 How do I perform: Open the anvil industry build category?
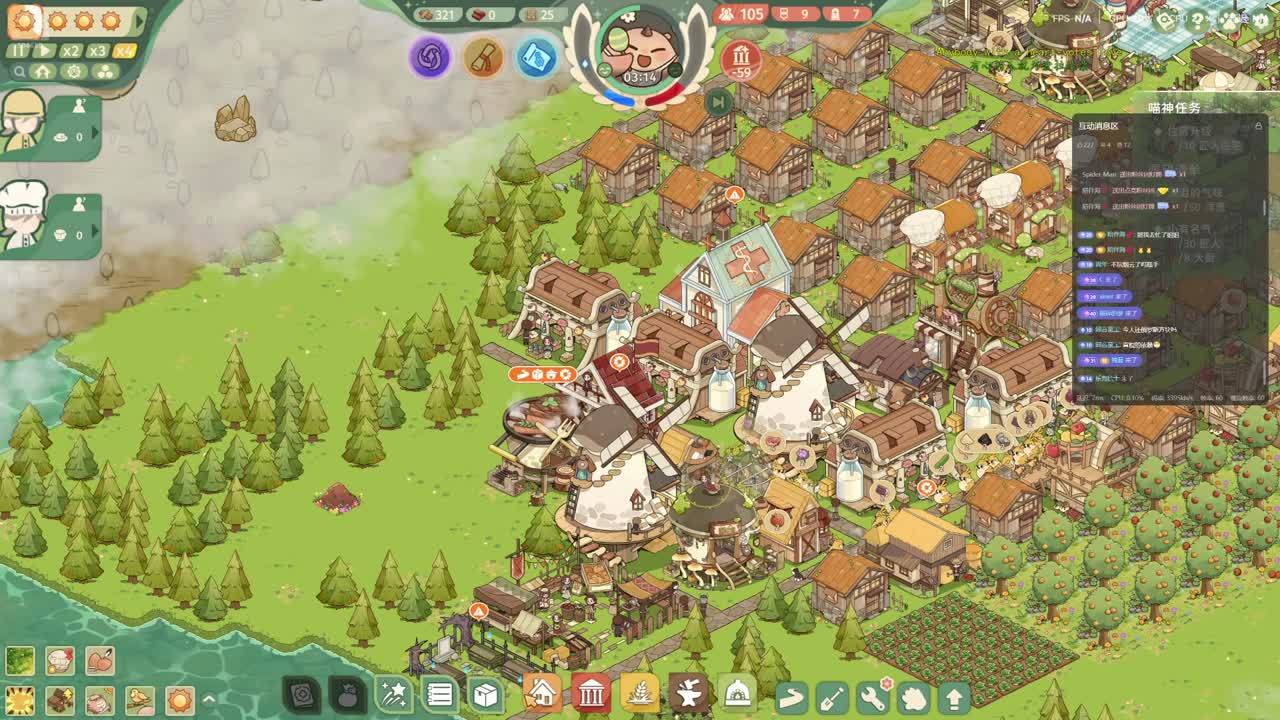pyautogui.click(x=689, y=692)
